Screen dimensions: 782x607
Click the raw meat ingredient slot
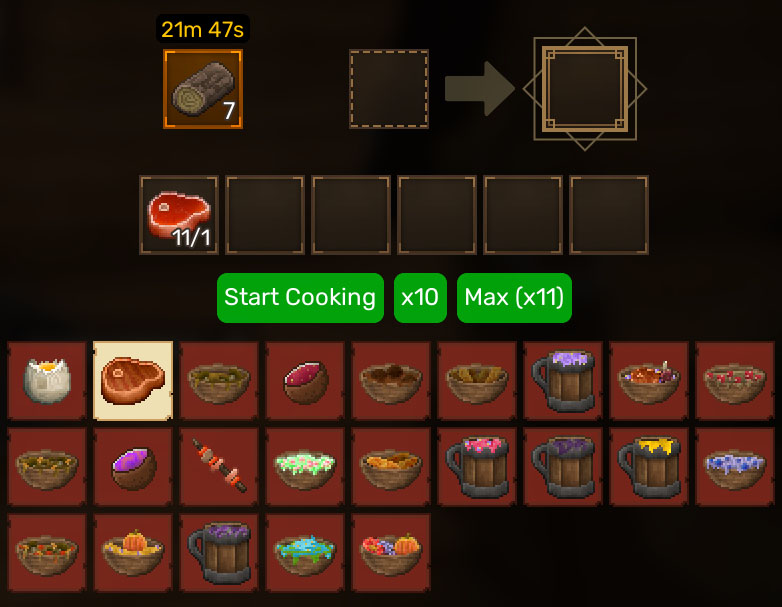pos(179,215)
